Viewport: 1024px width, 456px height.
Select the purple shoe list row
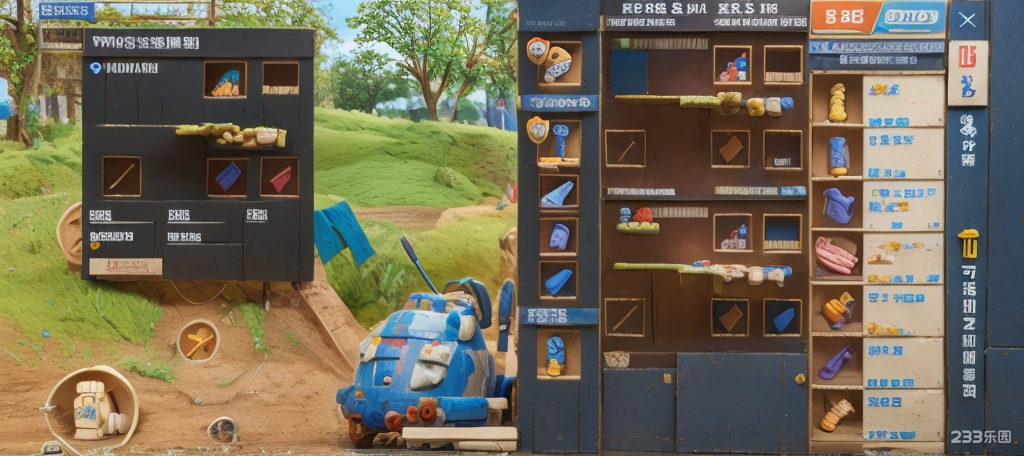876,362
